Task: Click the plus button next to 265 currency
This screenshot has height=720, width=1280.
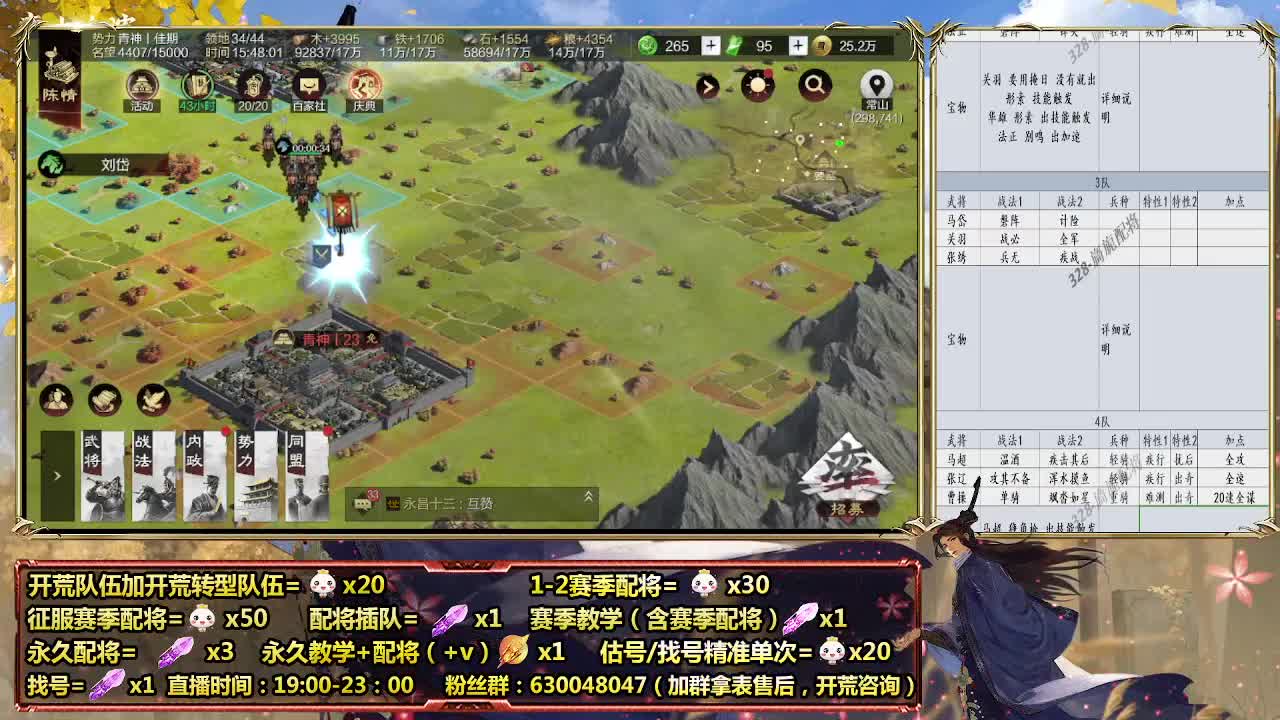Action: pos(710,46)
